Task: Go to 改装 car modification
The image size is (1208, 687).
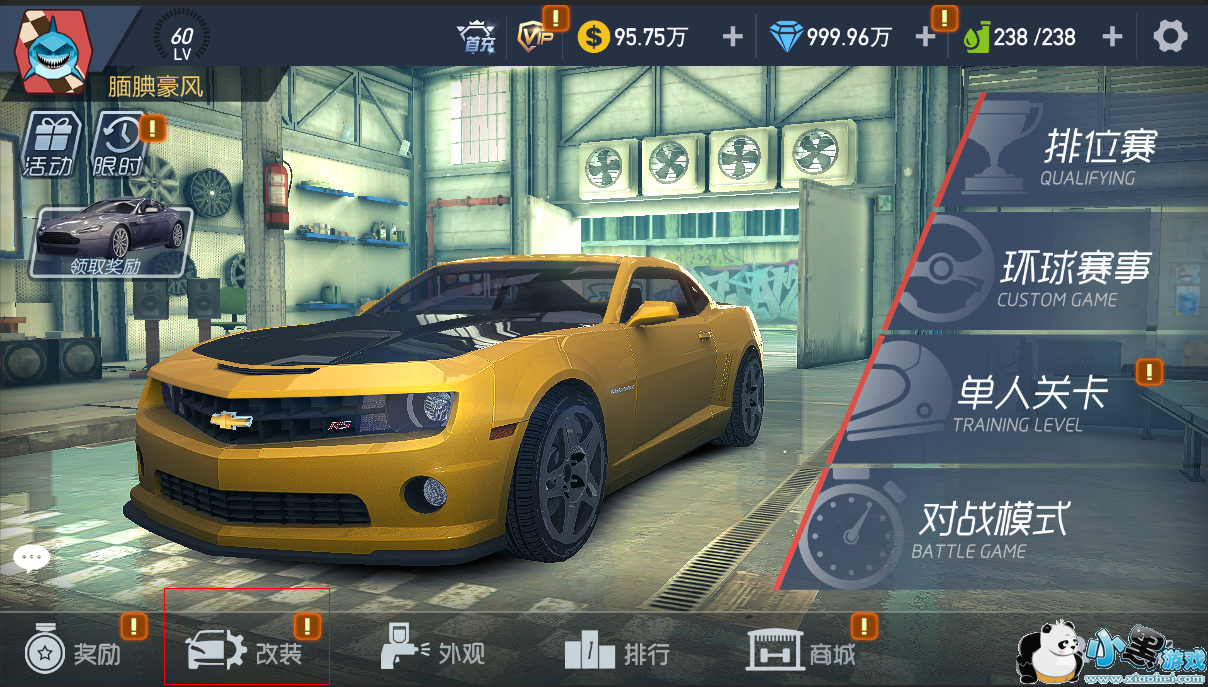Action: pyautogui.click(x=246, y=653)
